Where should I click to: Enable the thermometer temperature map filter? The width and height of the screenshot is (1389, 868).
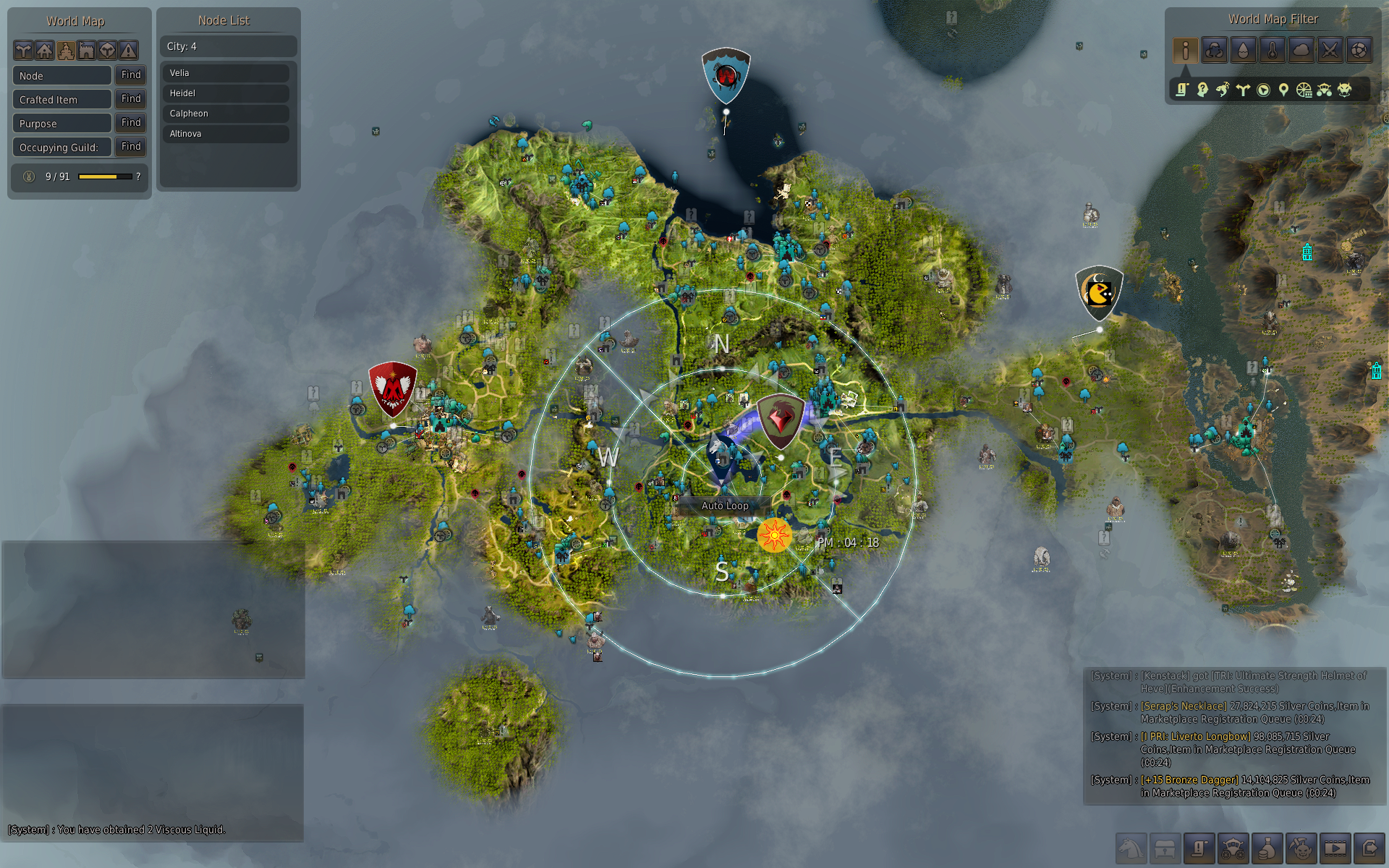point(1272,50)
